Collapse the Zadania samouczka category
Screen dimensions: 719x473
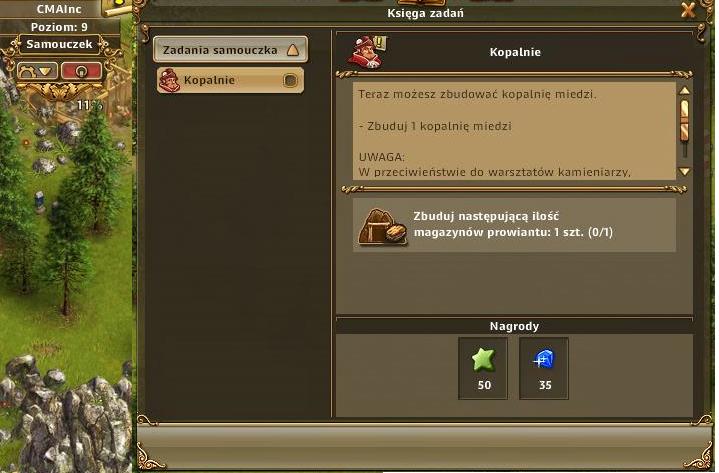tap(292, 49)
